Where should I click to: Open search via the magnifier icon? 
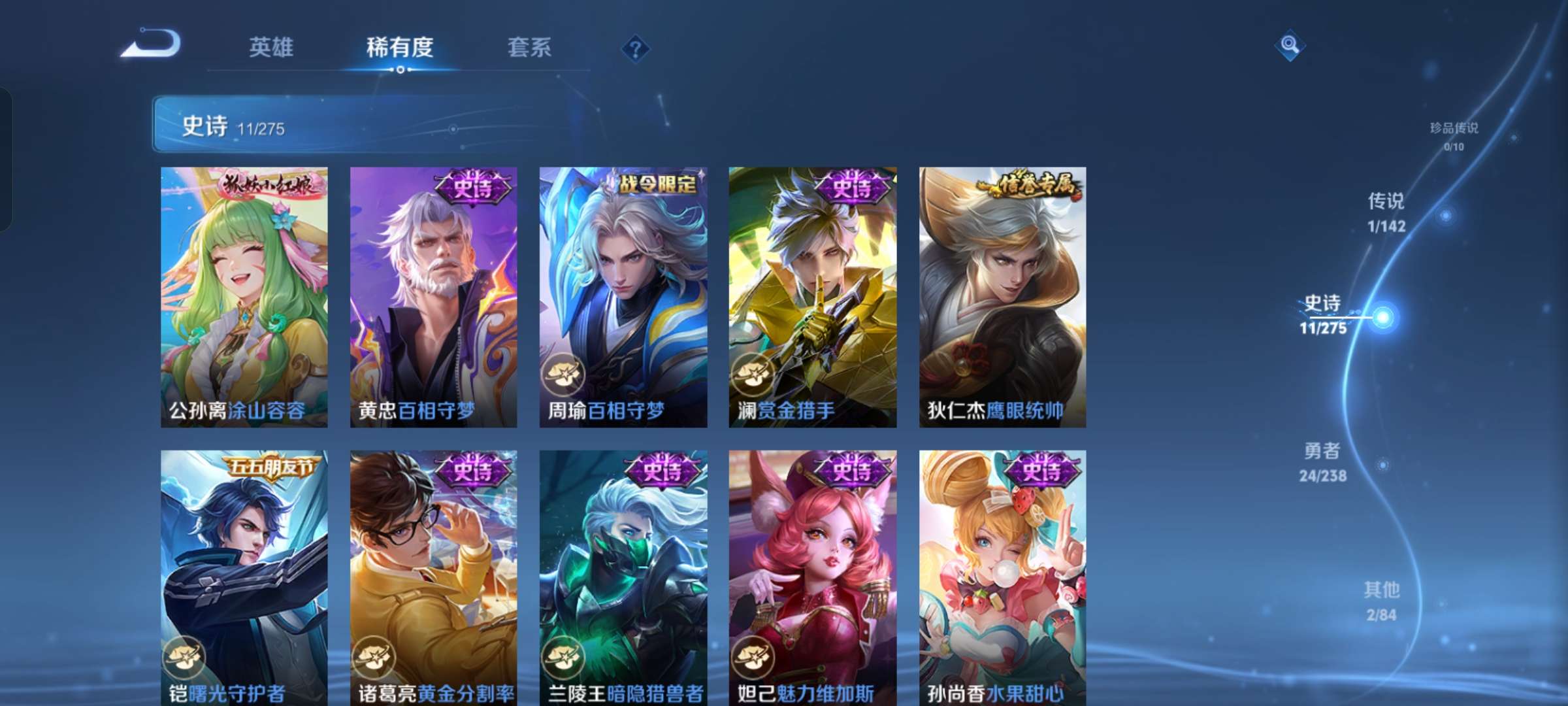click(x=1288, y=46)
